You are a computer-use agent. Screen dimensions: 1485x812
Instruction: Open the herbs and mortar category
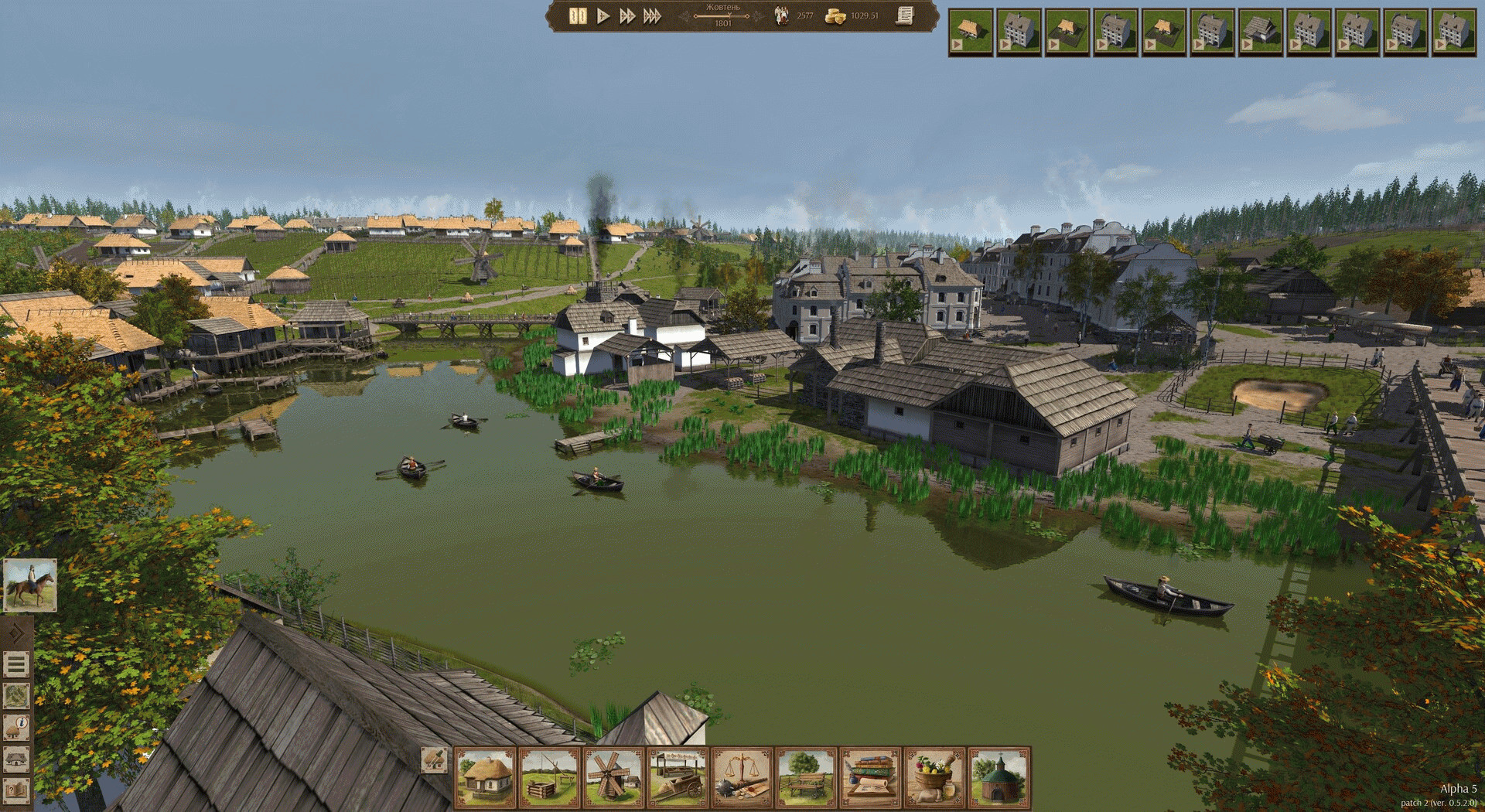pos(935,778)
